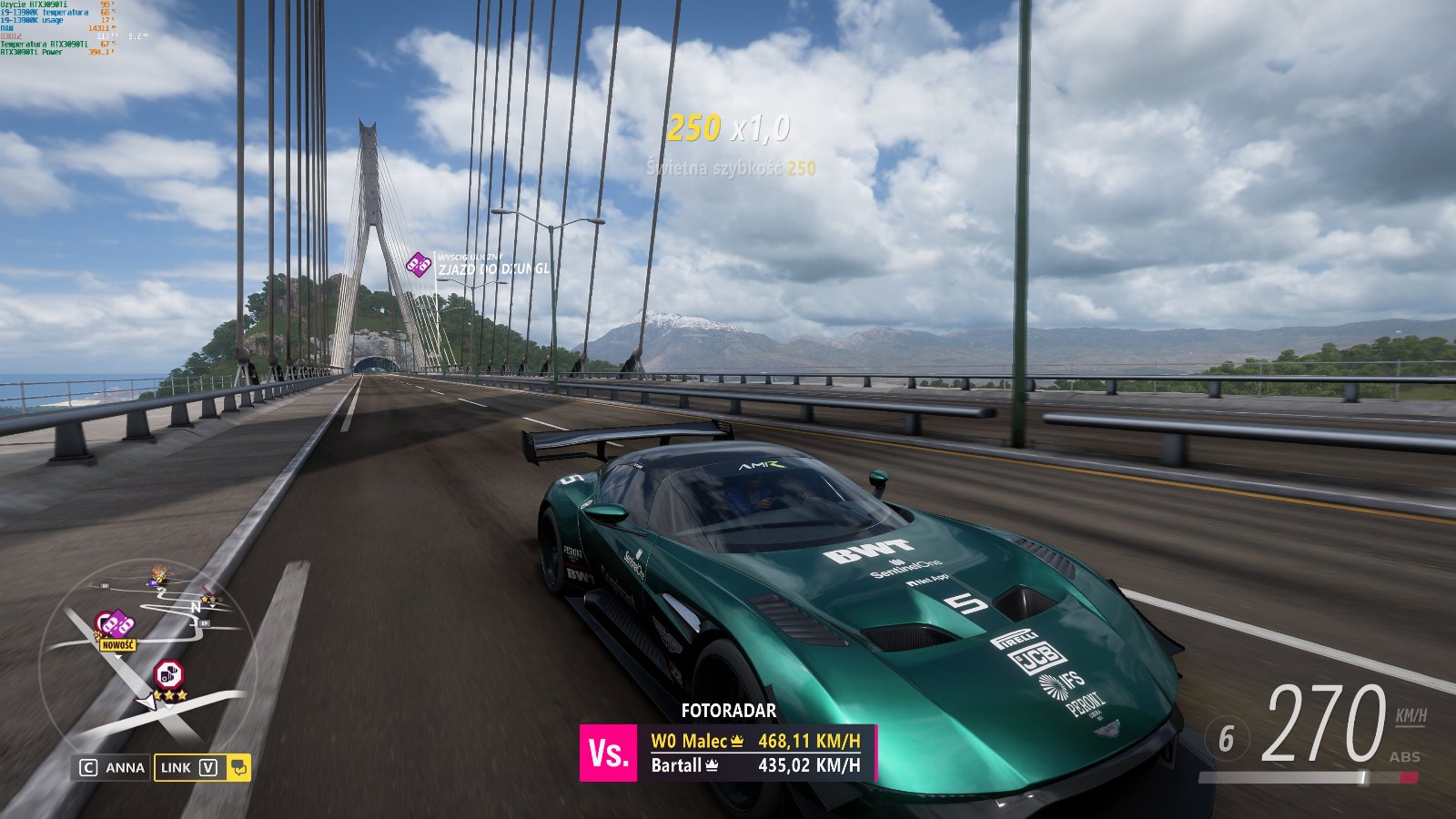The image size is (1456, 819).
Task: Select the purple race marker labeled NOWOŚĆ
Action: point(116,626)
